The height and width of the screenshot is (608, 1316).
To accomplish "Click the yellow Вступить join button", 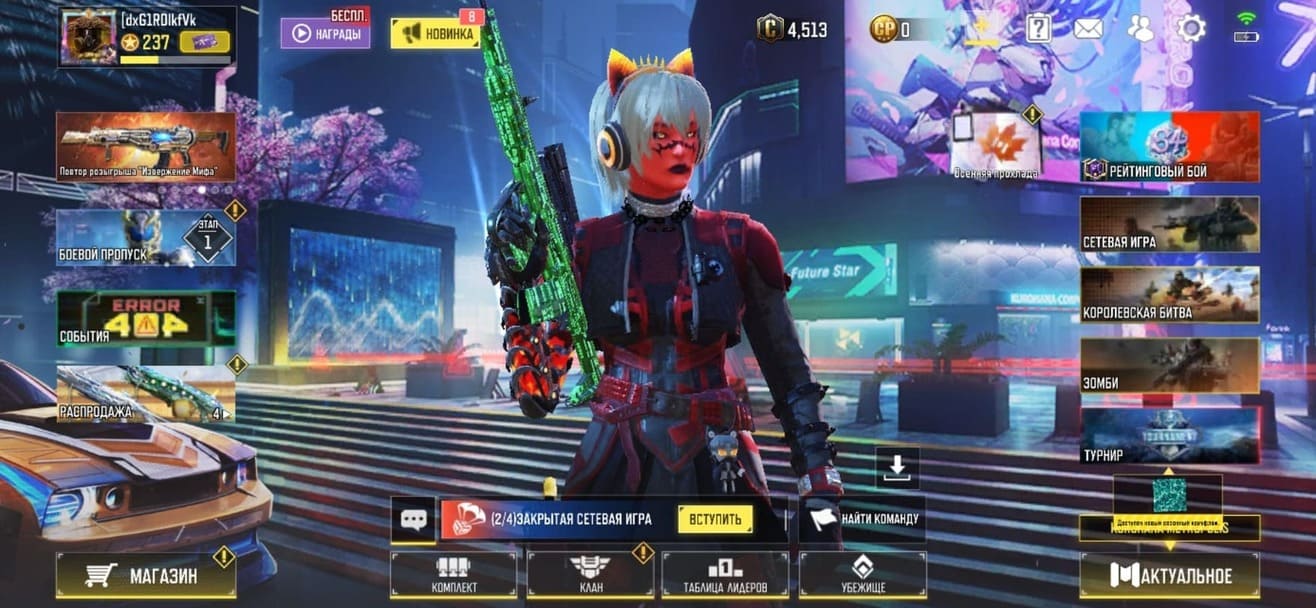I will click(715, 519).
